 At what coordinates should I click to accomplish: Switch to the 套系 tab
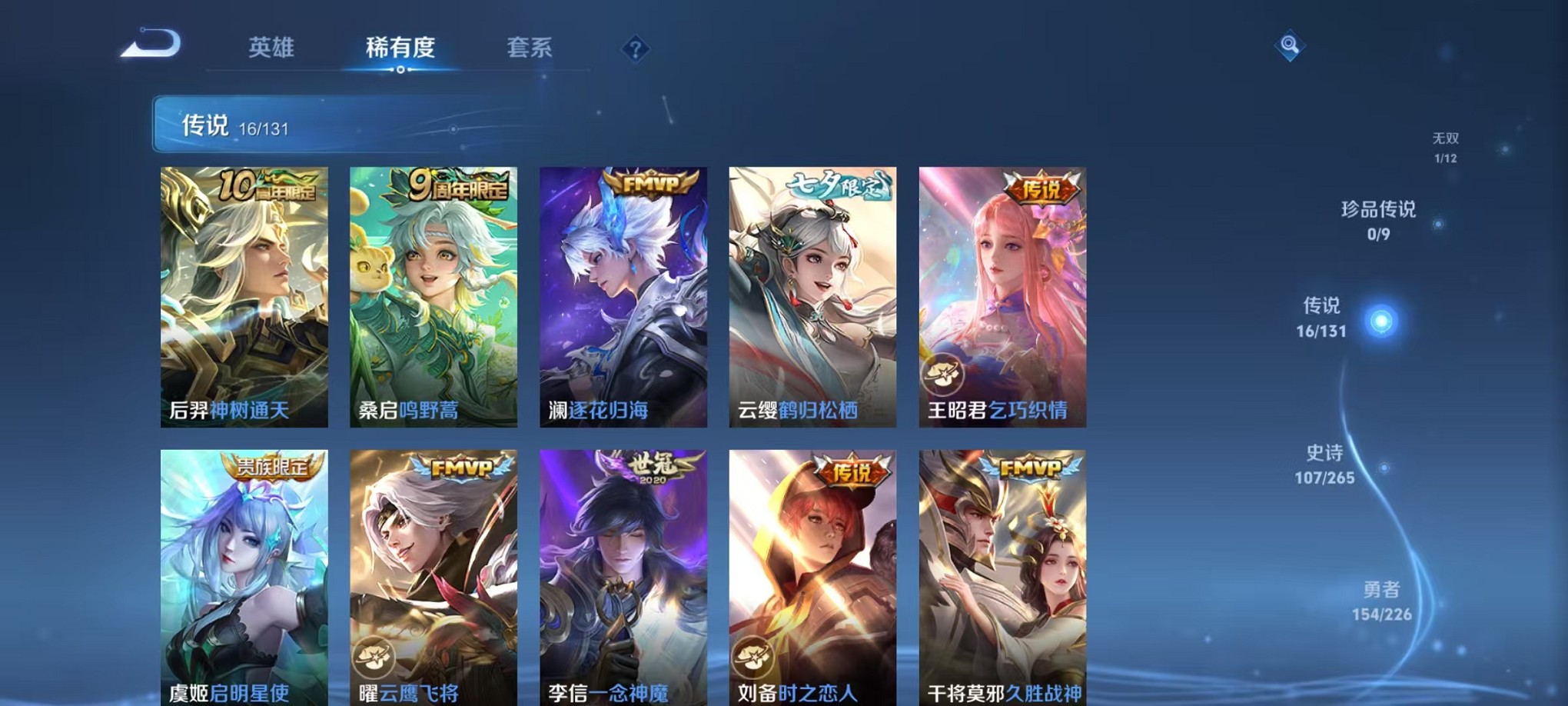pos(529,48)
